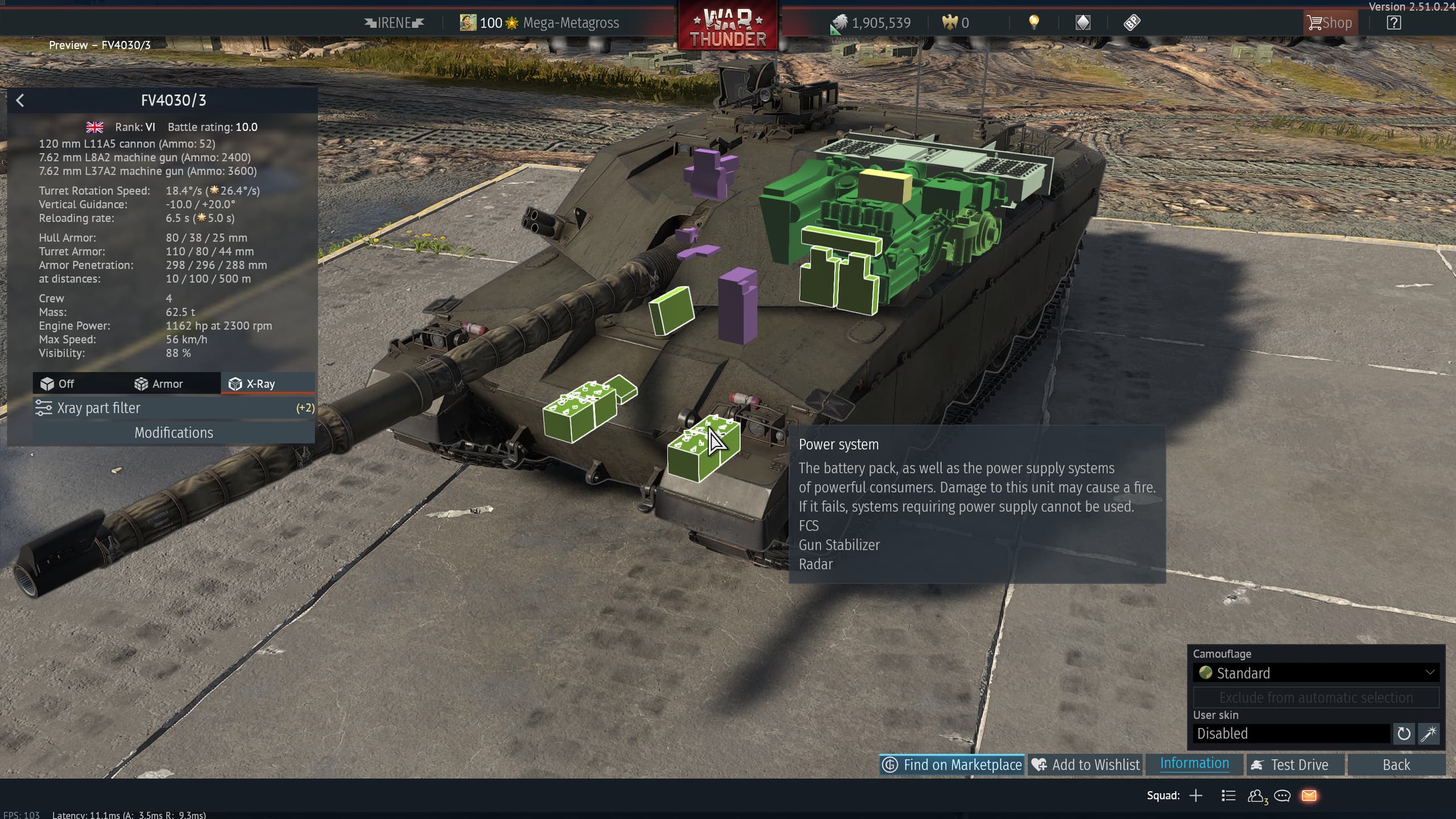
Task: Open the question mark help button
Action: tap(1393, 23)
